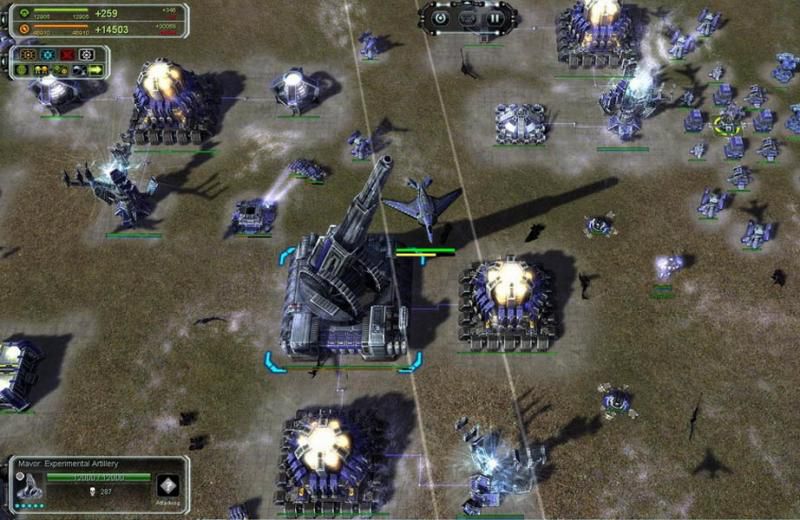The image size is (800, 520).
Task: Click the Mavor unit portrait in the info panel
Action: 28,486
